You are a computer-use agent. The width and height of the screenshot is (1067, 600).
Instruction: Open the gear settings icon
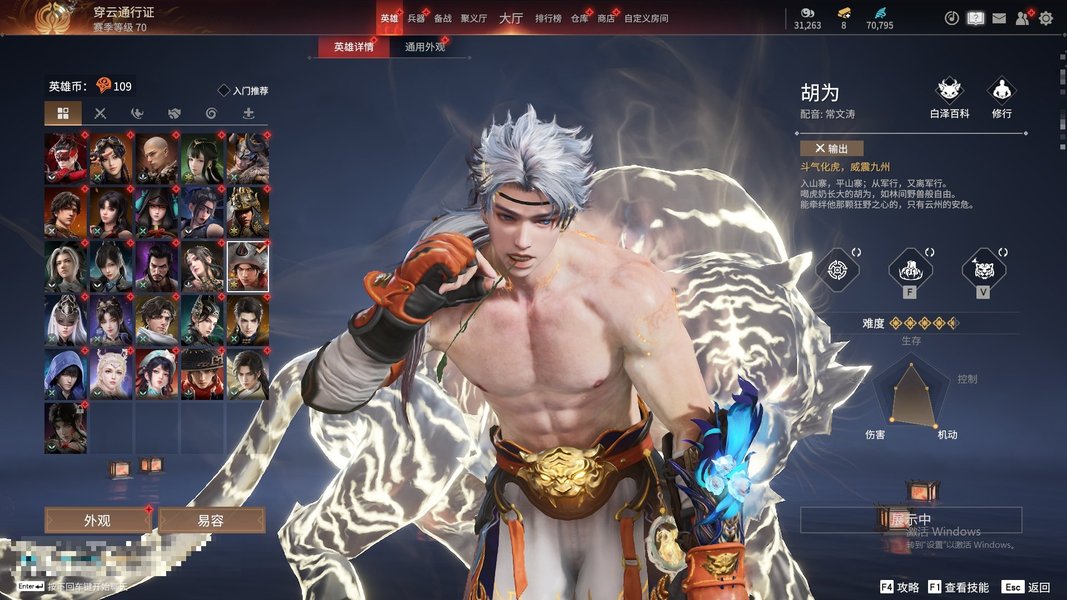tap(1046, 18)
